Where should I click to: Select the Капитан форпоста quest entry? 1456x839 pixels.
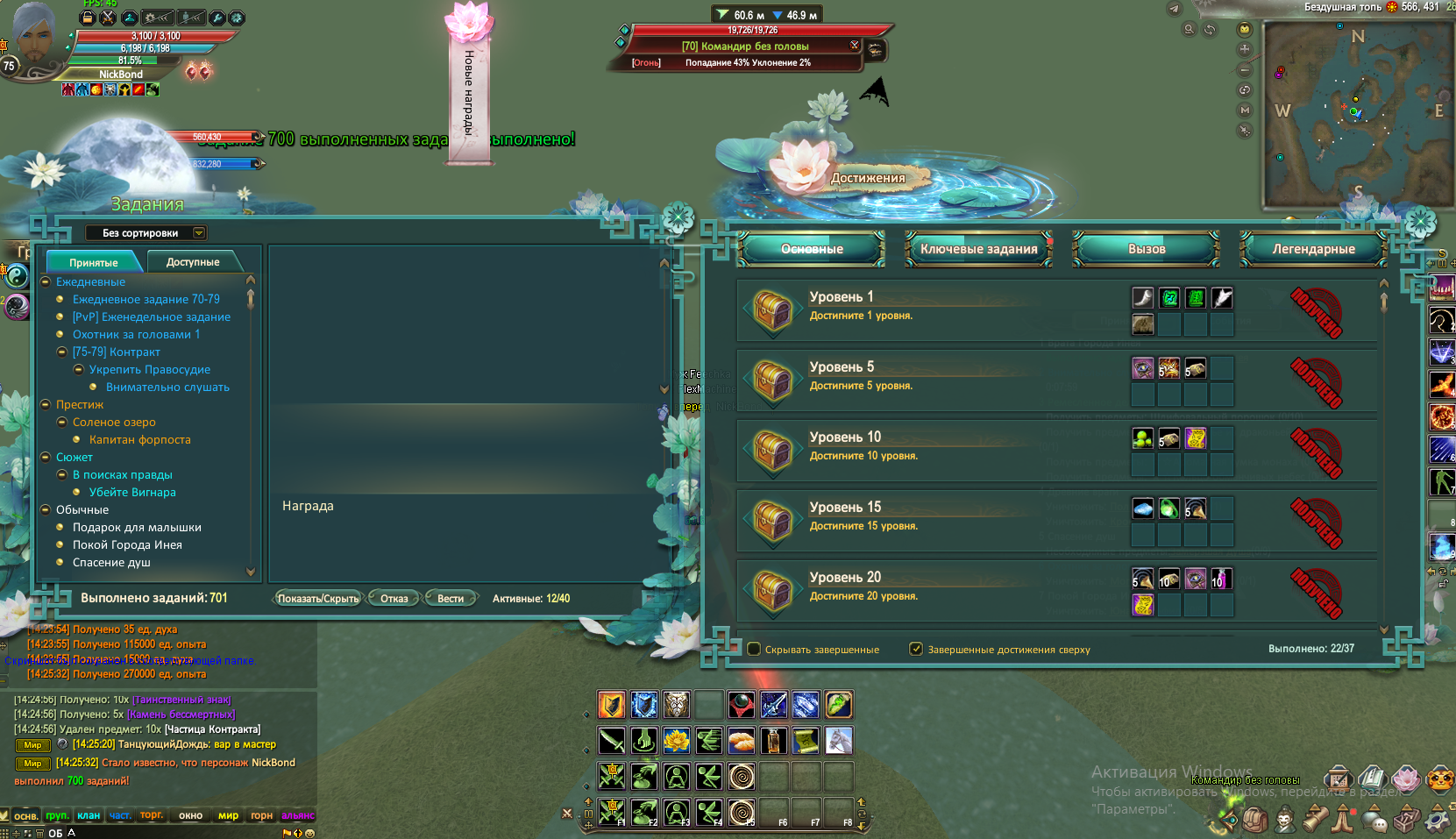(139, 440)
